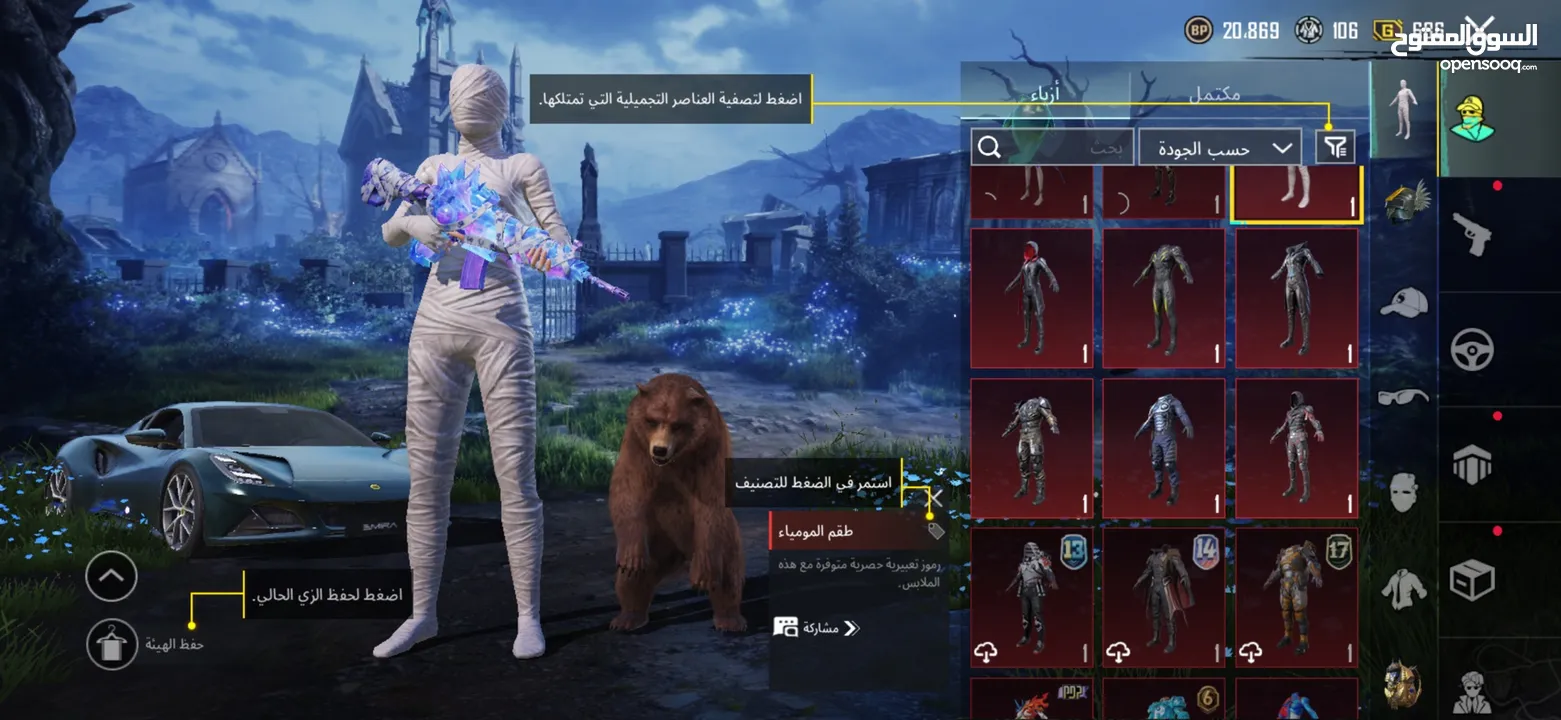Select the cap headwear category icon
Screen dimensions: 1561x720
(1402, 301)
